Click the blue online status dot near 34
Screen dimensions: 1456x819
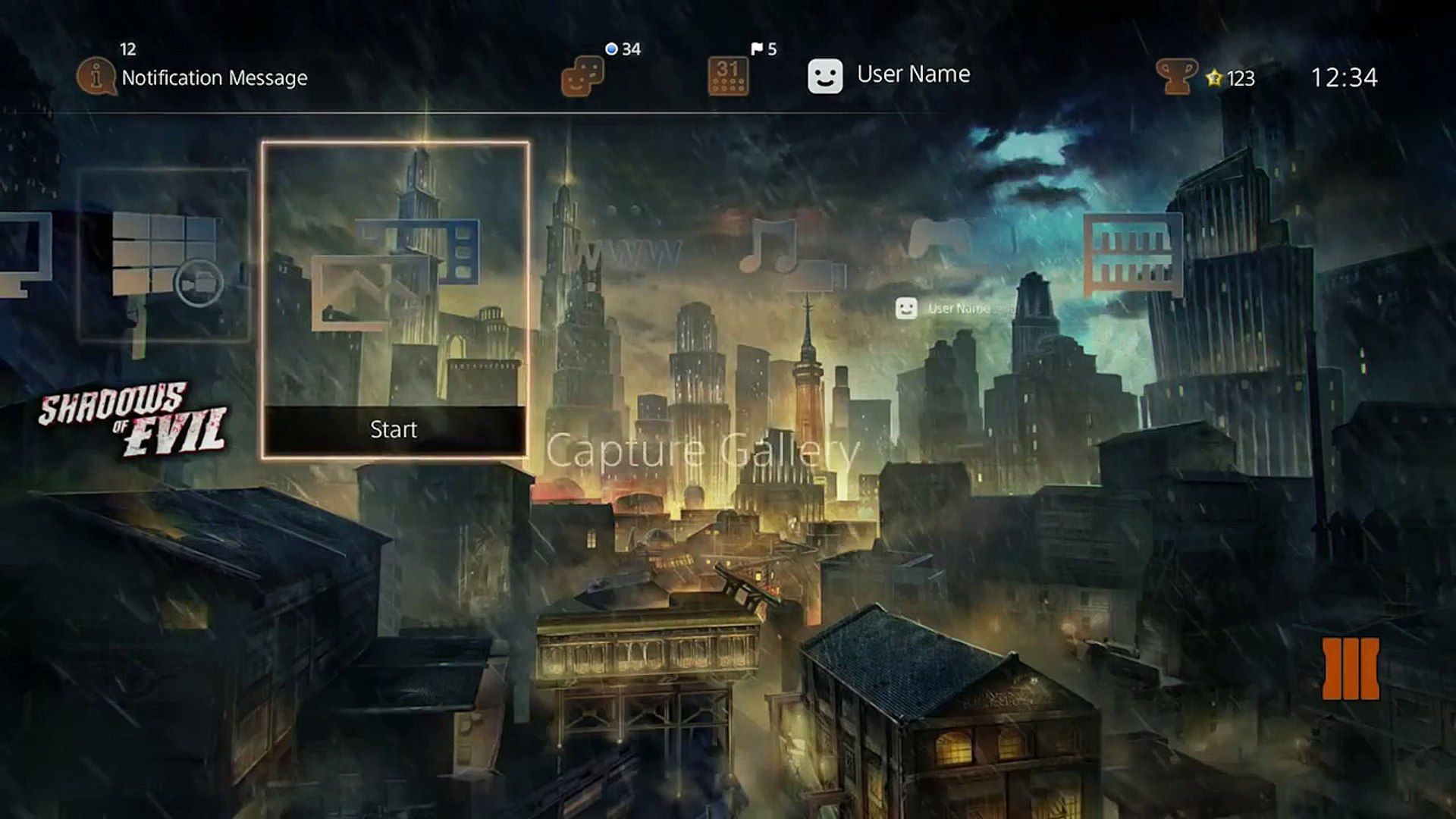(610, 47)
